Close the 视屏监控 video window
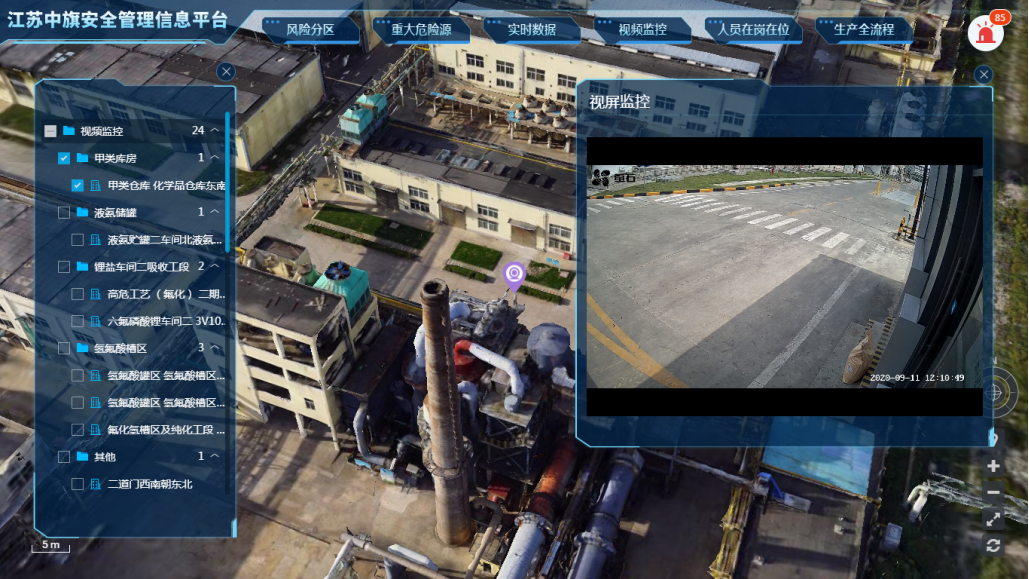The width and height of the screenshot is (1029, 579). click(x=984, y=75)
